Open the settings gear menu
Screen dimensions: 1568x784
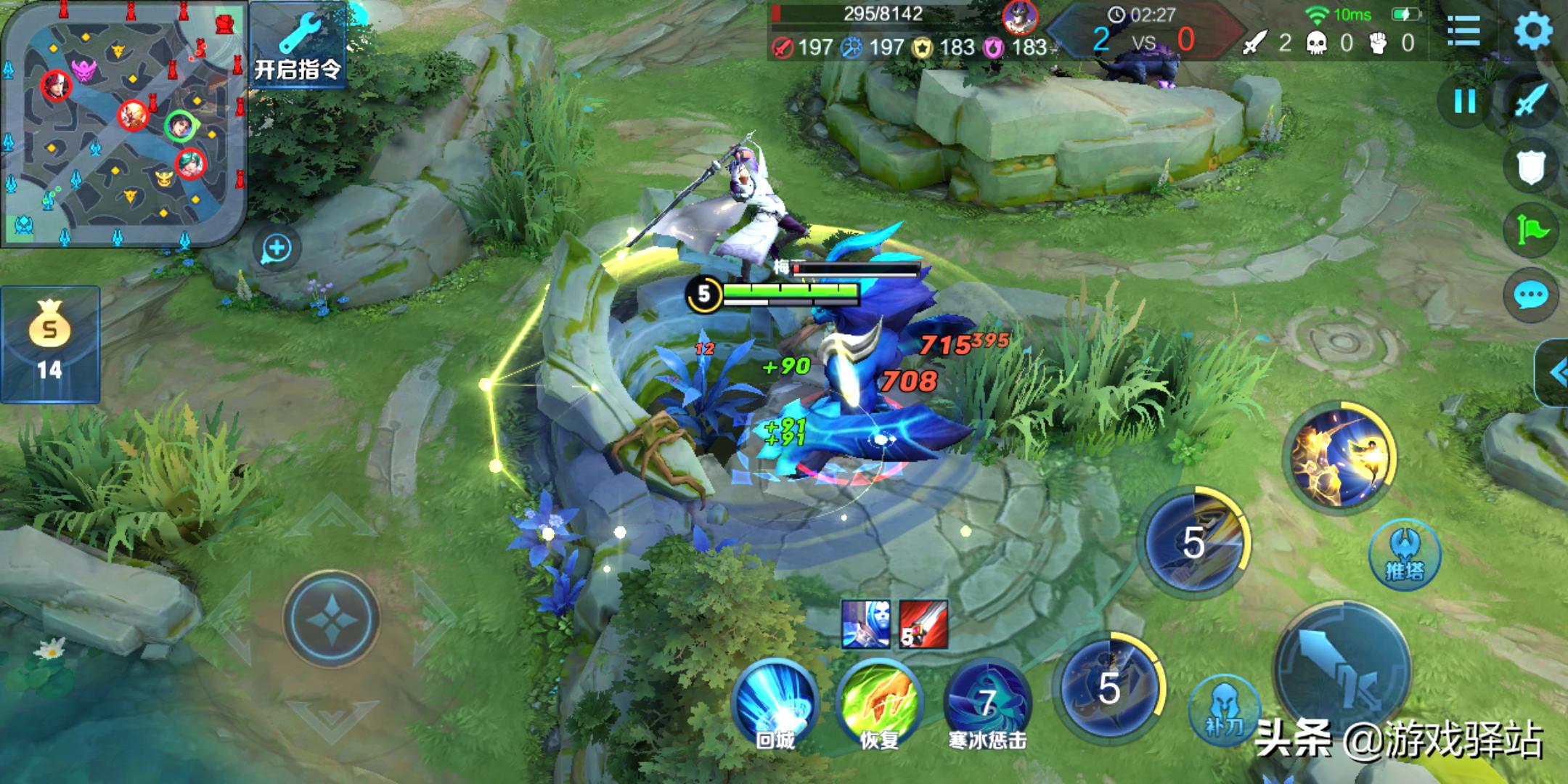click(1533, 30)
